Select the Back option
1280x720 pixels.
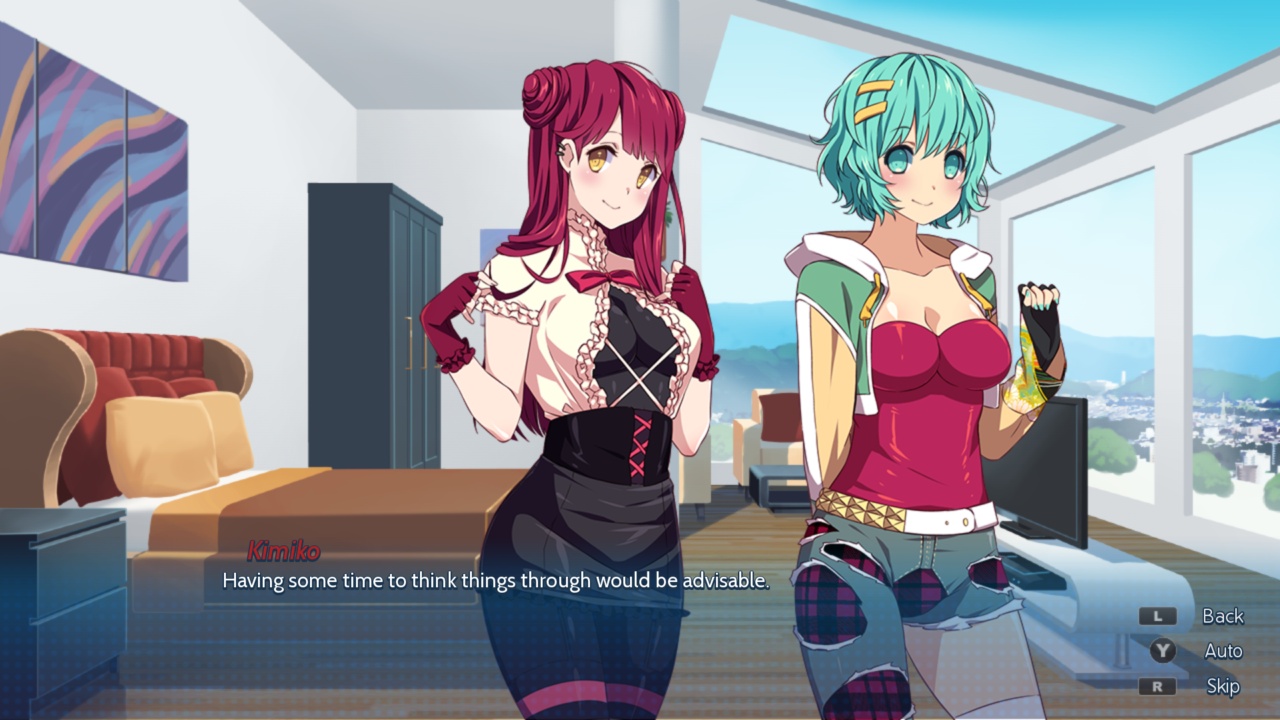point(1220,616)
